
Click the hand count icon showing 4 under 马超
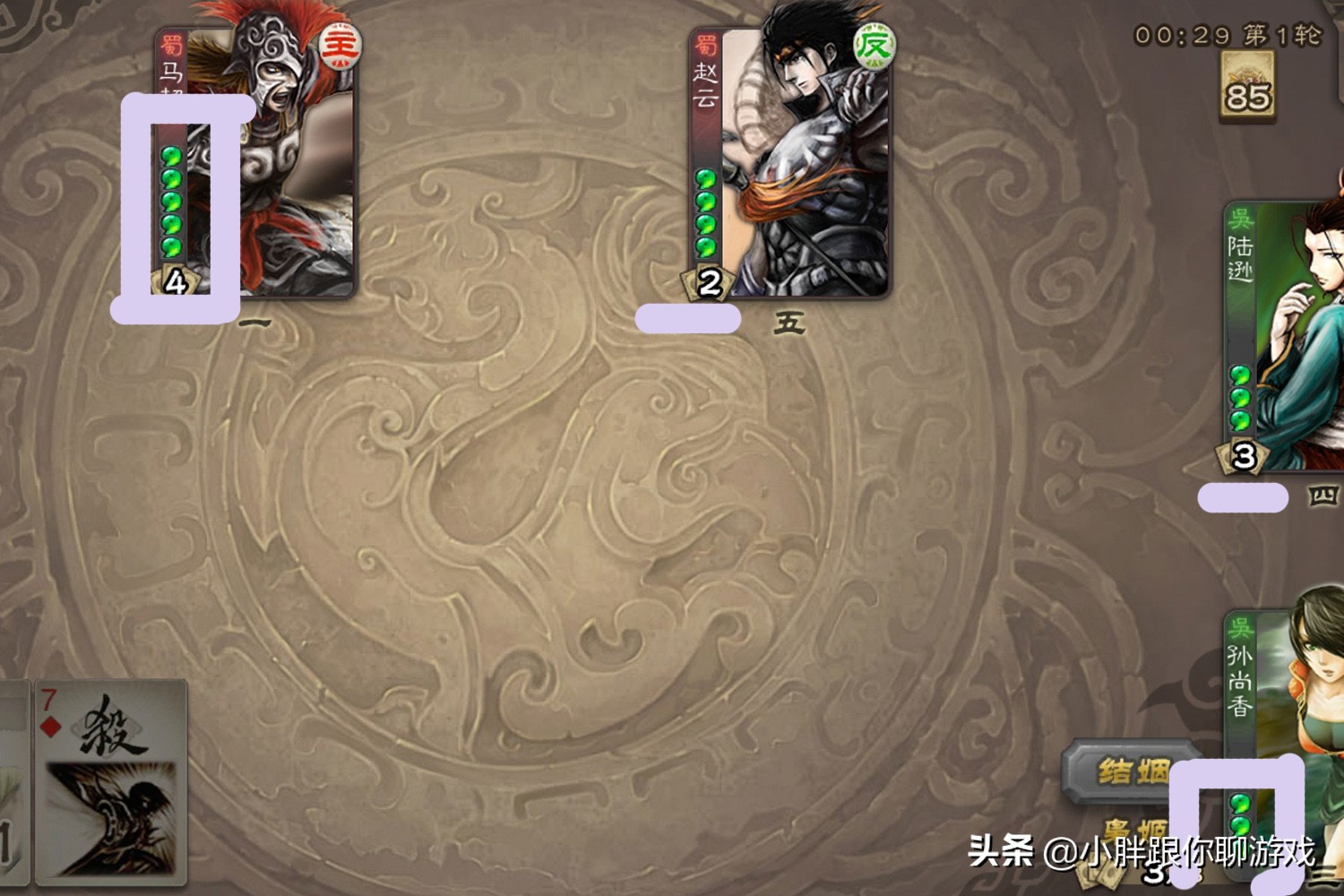[x=176, y=280]
